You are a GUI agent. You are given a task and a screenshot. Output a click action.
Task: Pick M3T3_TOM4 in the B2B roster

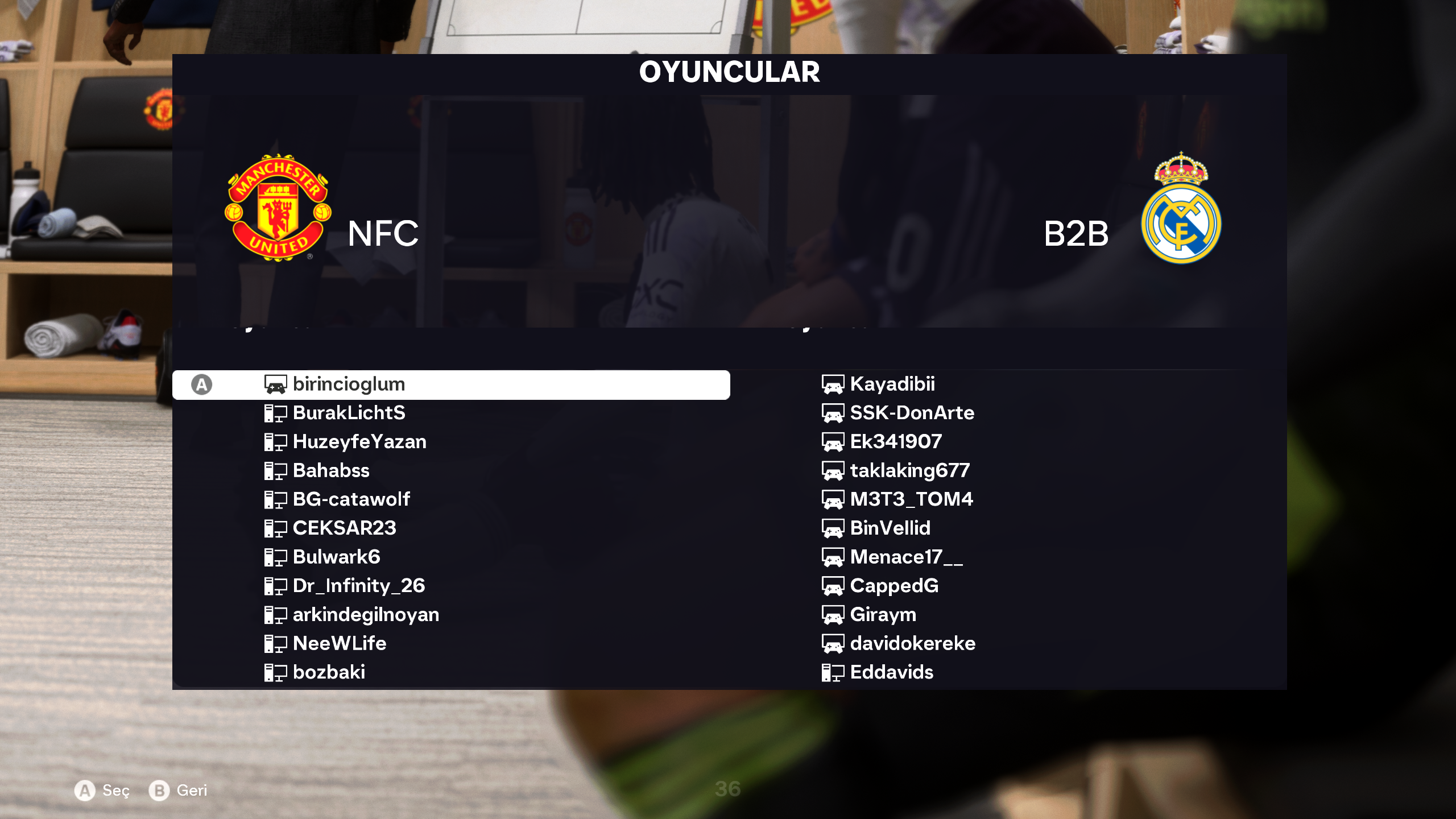911,499
